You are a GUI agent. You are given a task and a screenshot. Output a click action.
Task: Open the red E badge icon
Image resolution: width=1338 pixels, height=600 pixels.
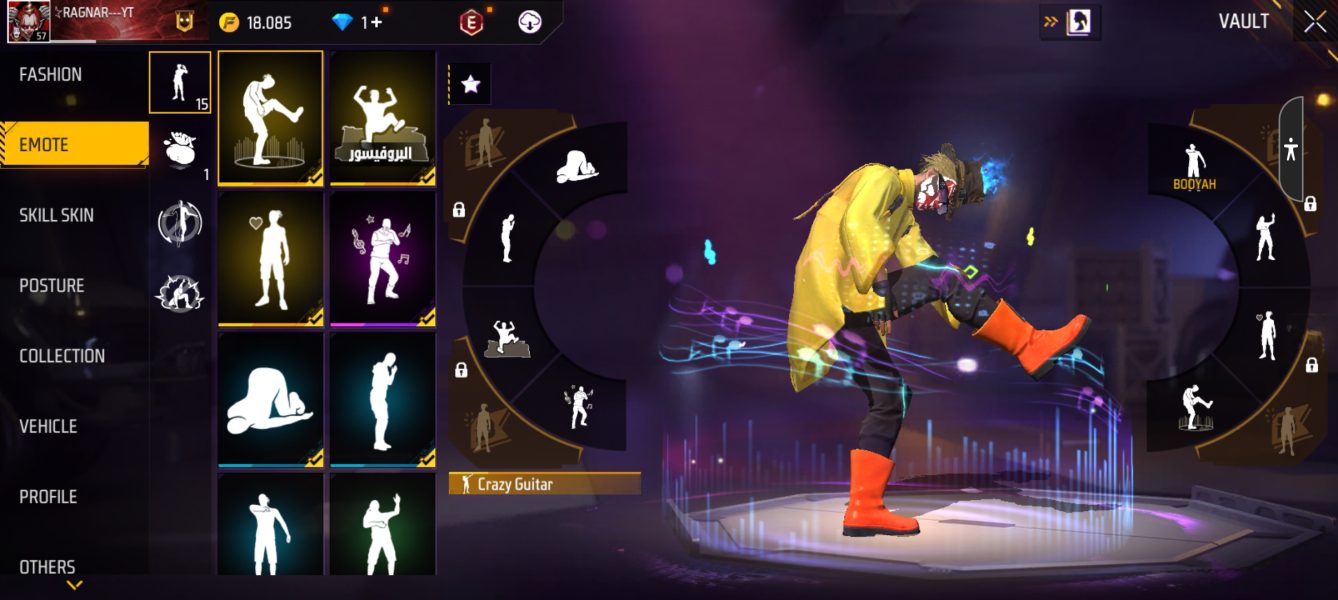[471, 22]
